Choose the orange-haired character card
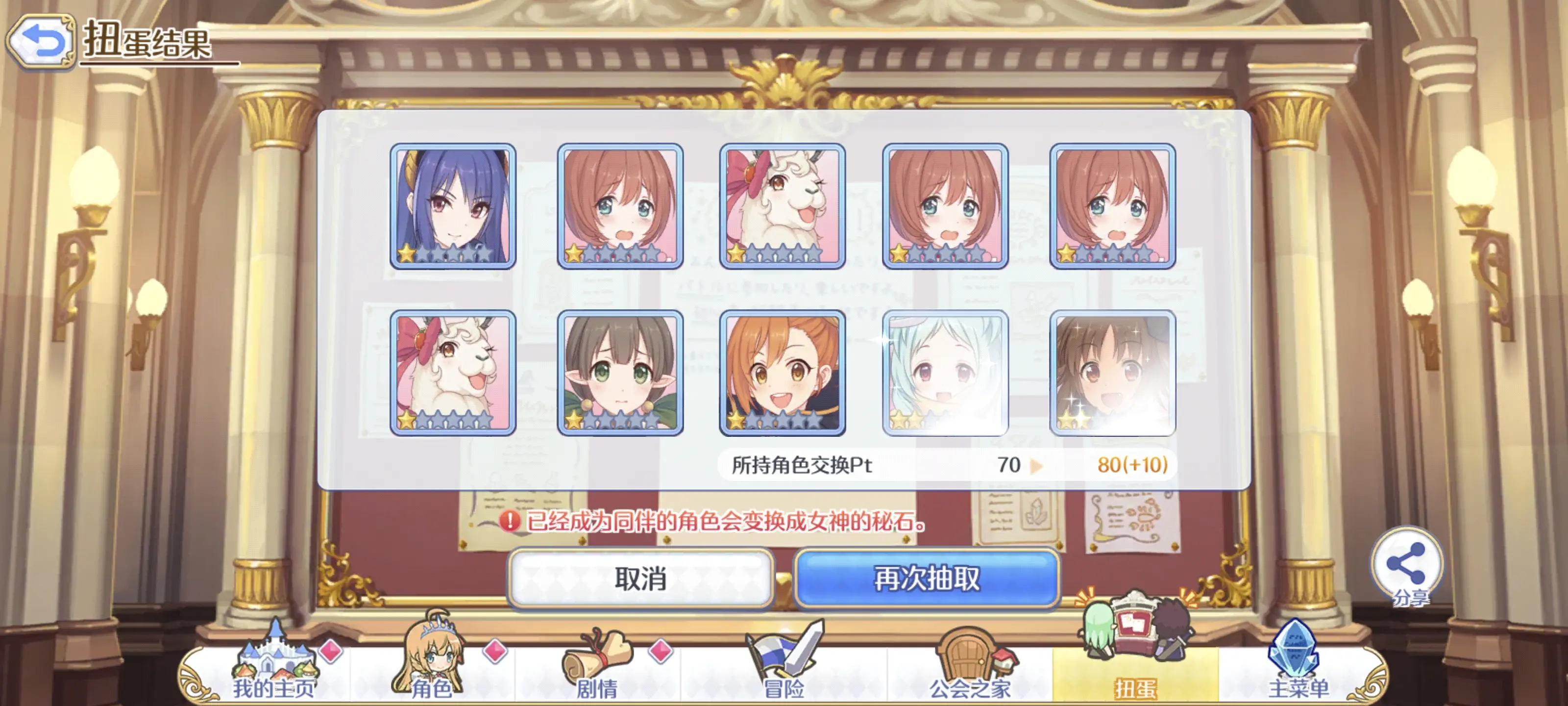This screenshot has width=1568, height=706. [x=782, y=372]
